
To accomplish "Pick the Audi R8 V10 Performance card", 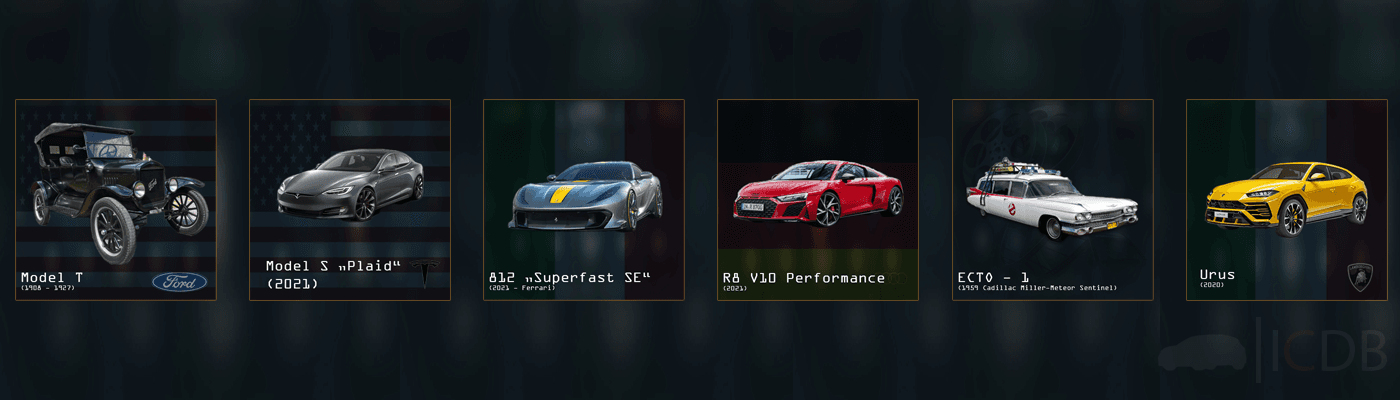I will click(818, 200).
